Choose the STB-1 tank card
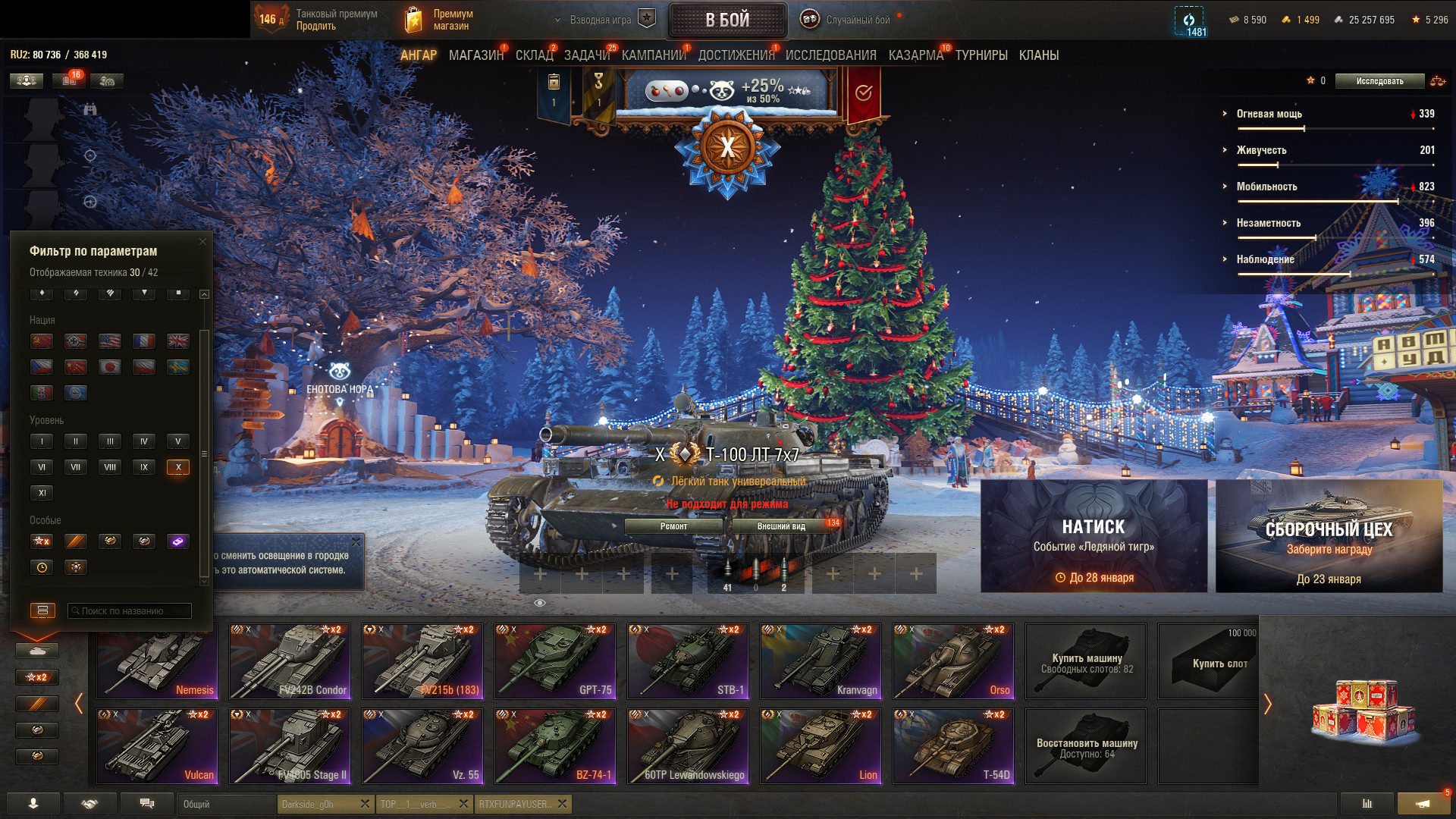The image size is (1456, 819). pyautogui.click(x=688, y=661)
